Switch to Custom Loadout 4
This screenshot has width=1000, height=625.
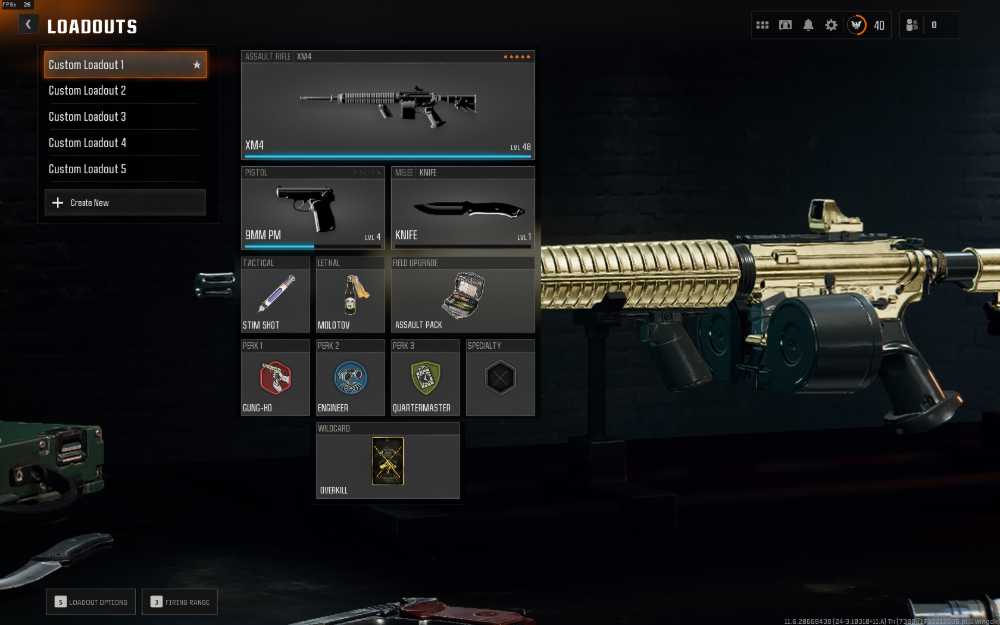tap(124, 143)
